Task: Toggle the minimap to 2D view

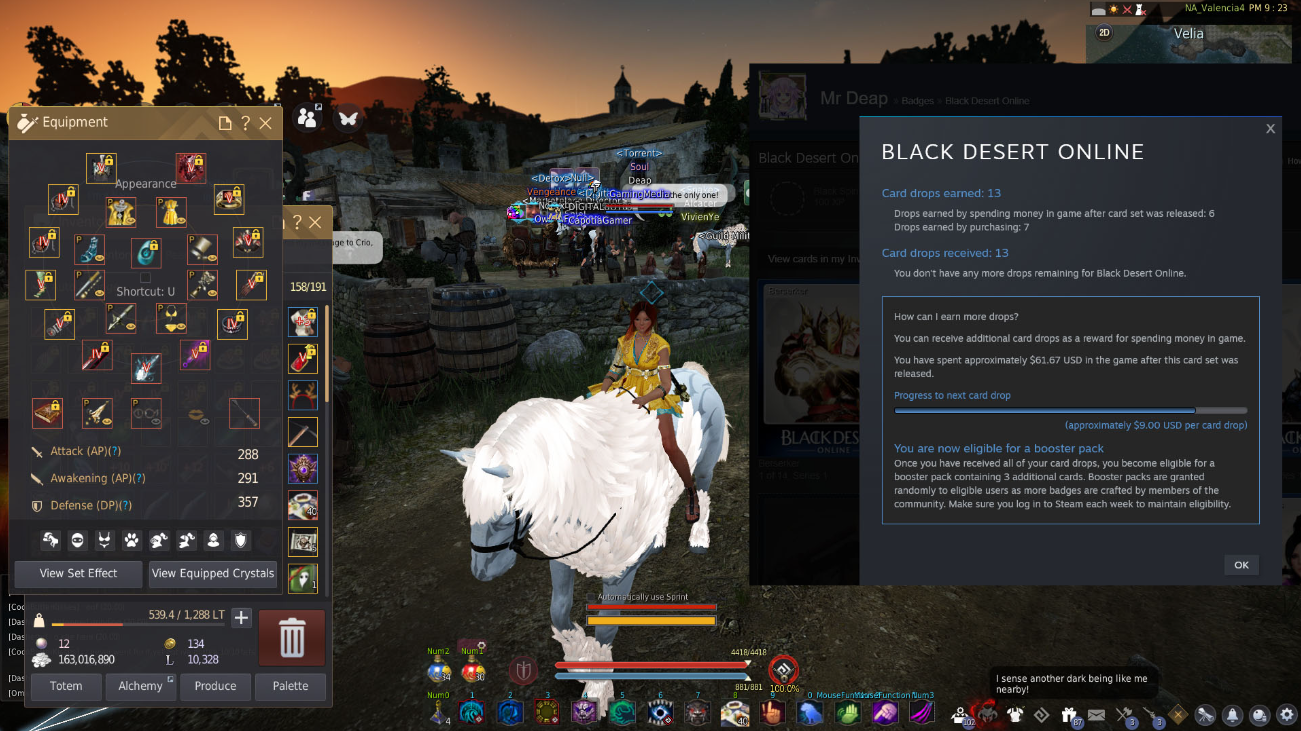Action: point(1102,31)
